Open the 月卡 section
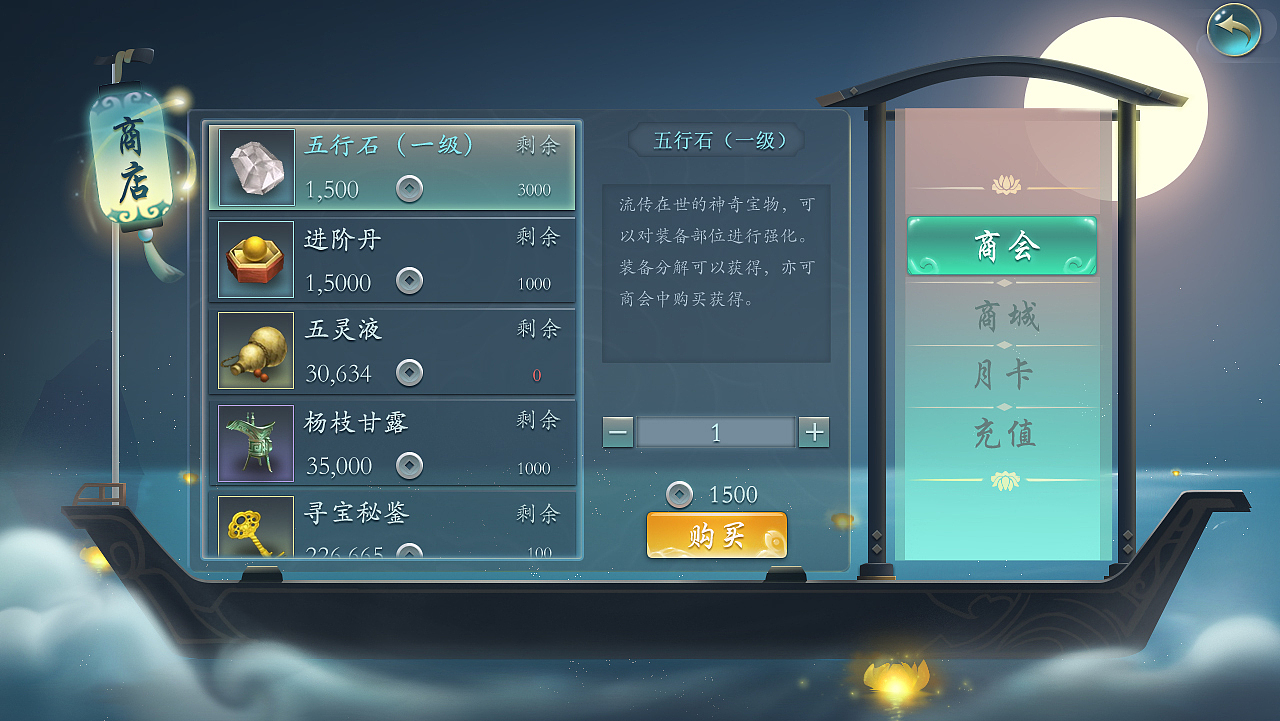Viewport: 1280px width, 721px height. coord(1003,371)
